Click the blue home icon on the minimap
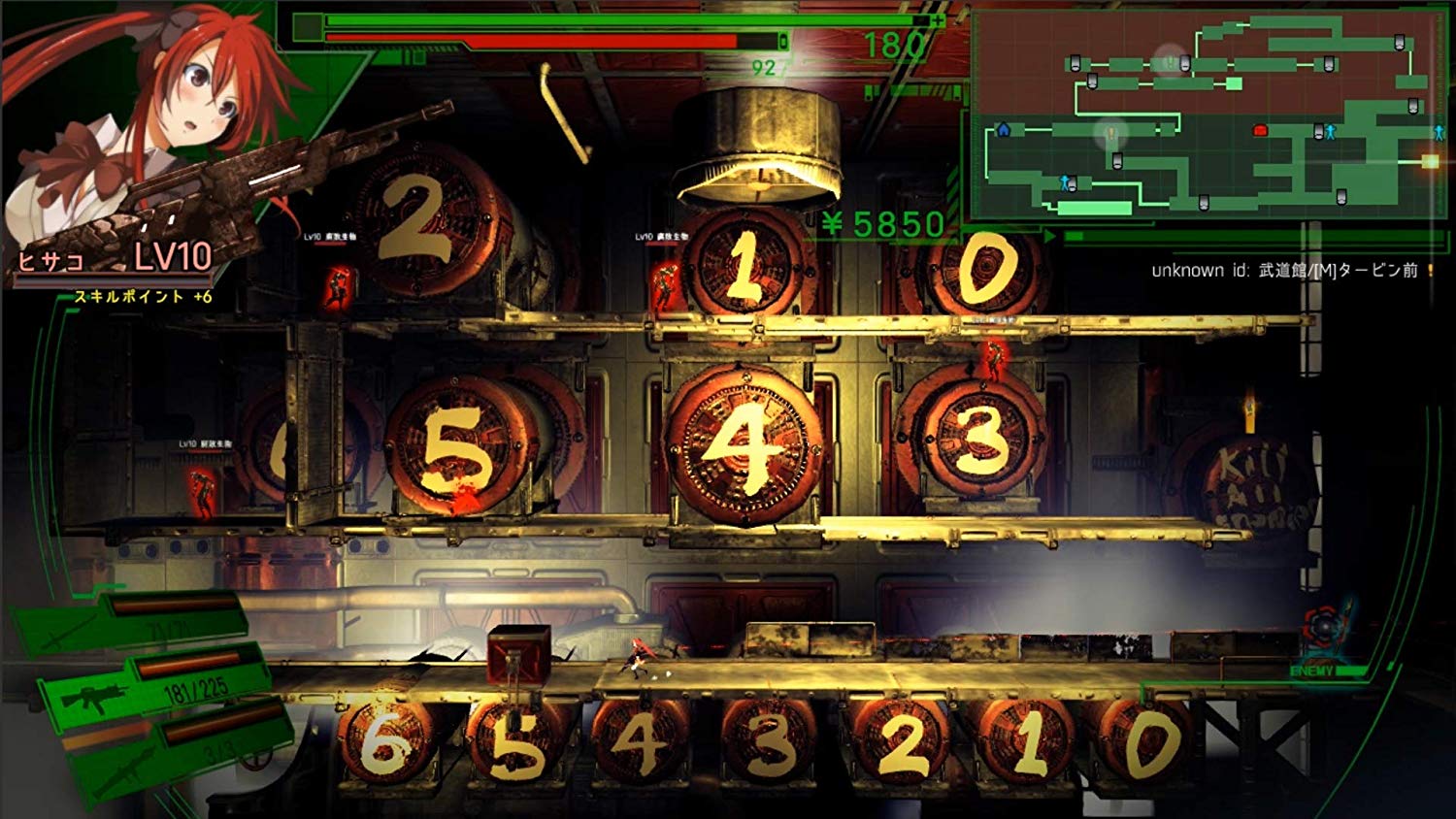The image size is (1456, 819). [x=1005, y=130]
